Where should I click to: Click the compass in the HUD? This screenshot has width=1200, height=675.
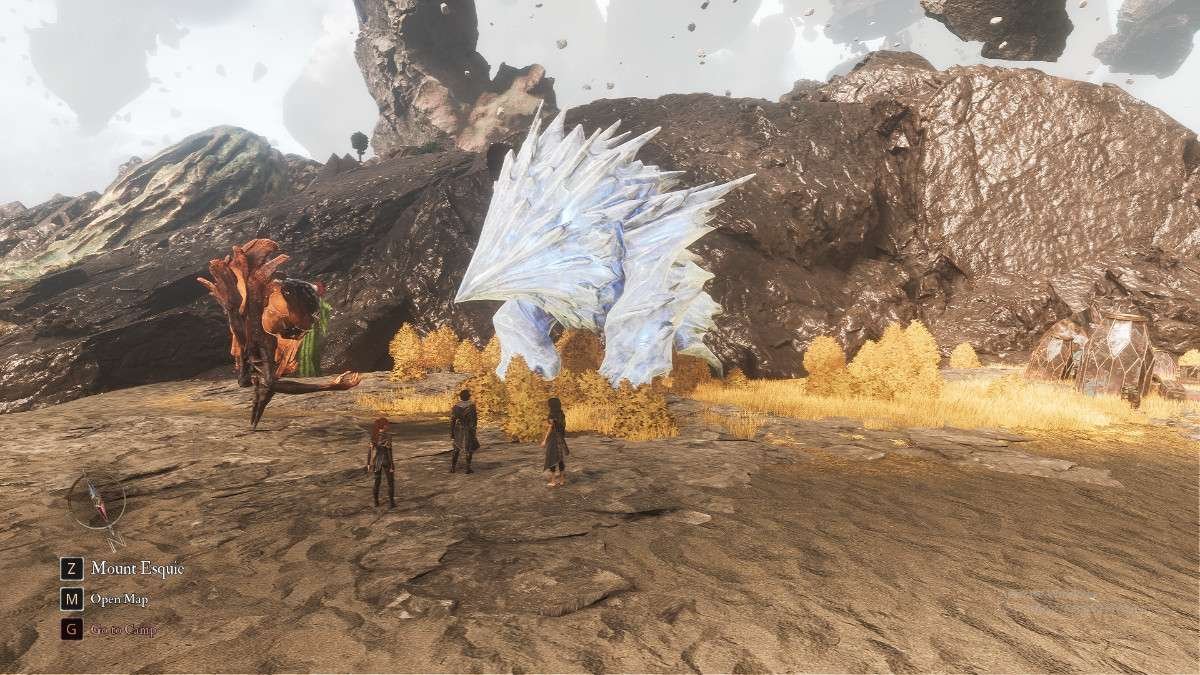(97, 500)
